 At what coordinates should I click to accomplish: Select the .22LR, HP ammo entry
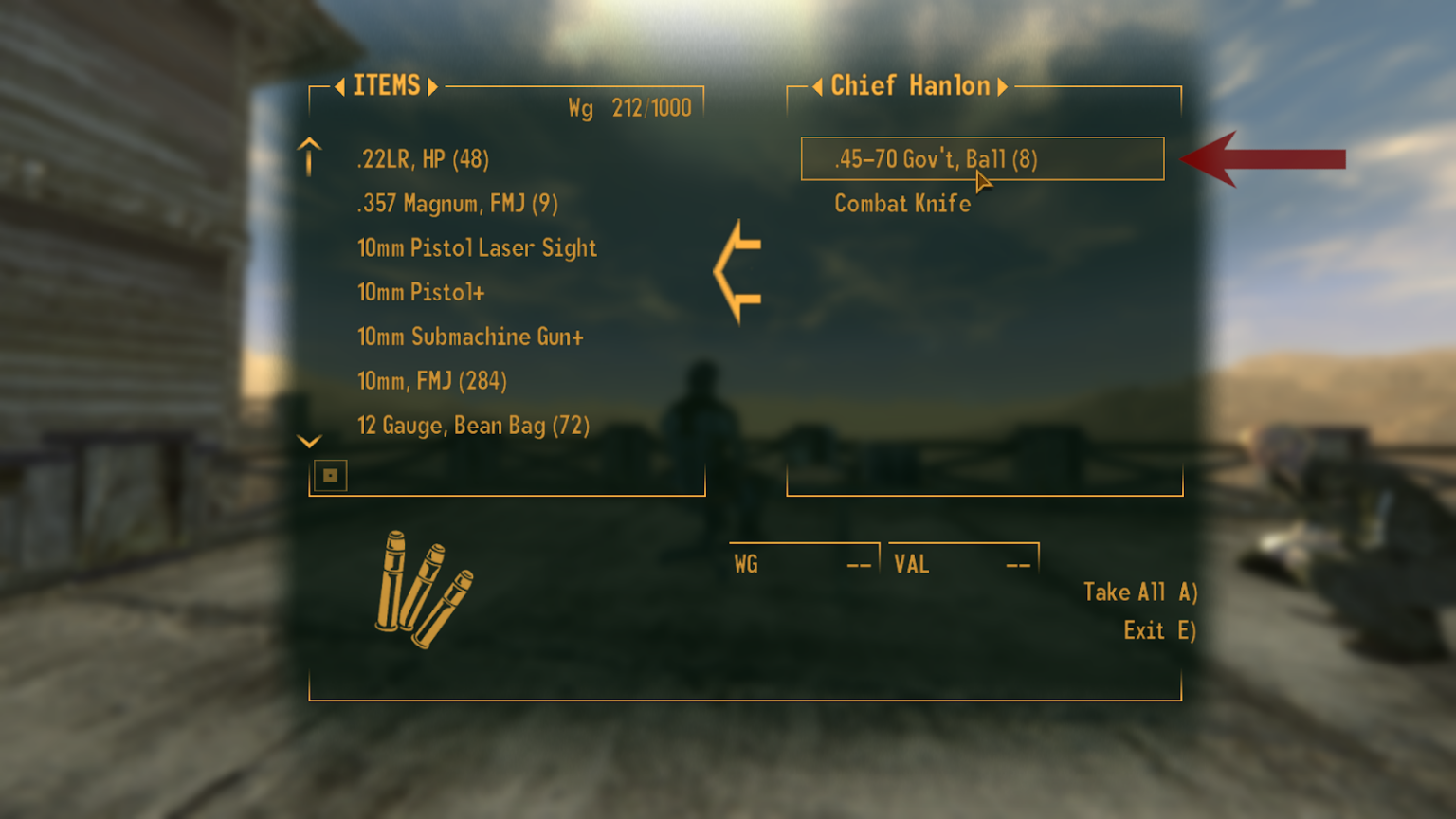422,159
